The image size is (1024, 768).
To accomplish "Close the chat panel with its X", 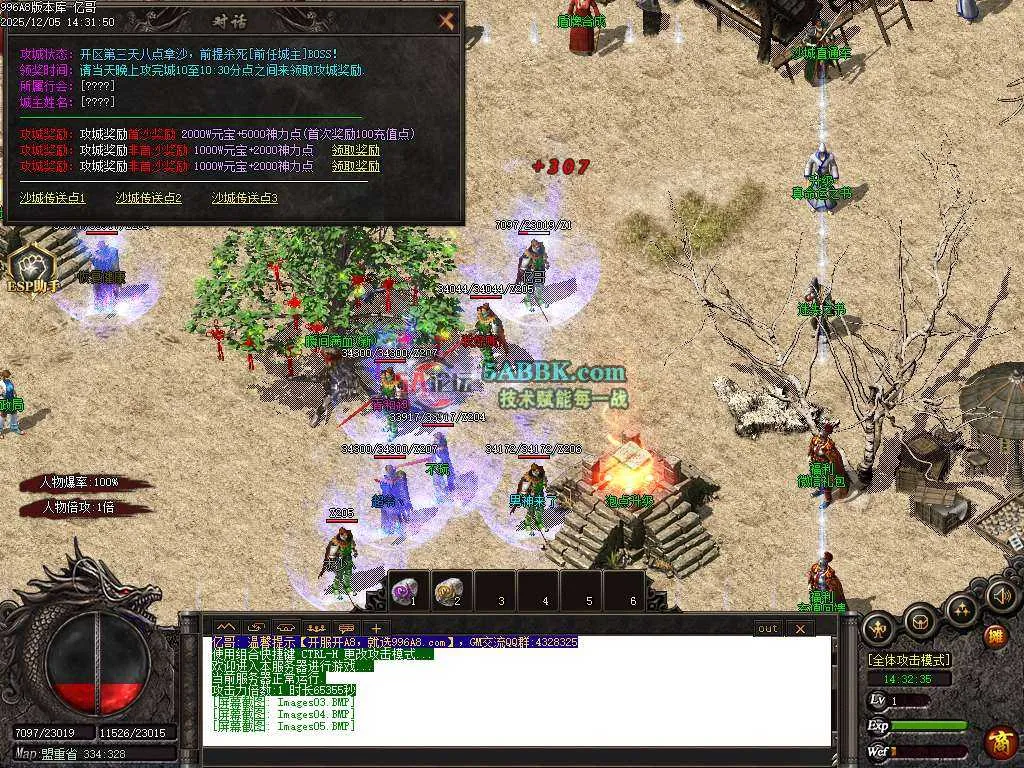I will coord(799,628).
